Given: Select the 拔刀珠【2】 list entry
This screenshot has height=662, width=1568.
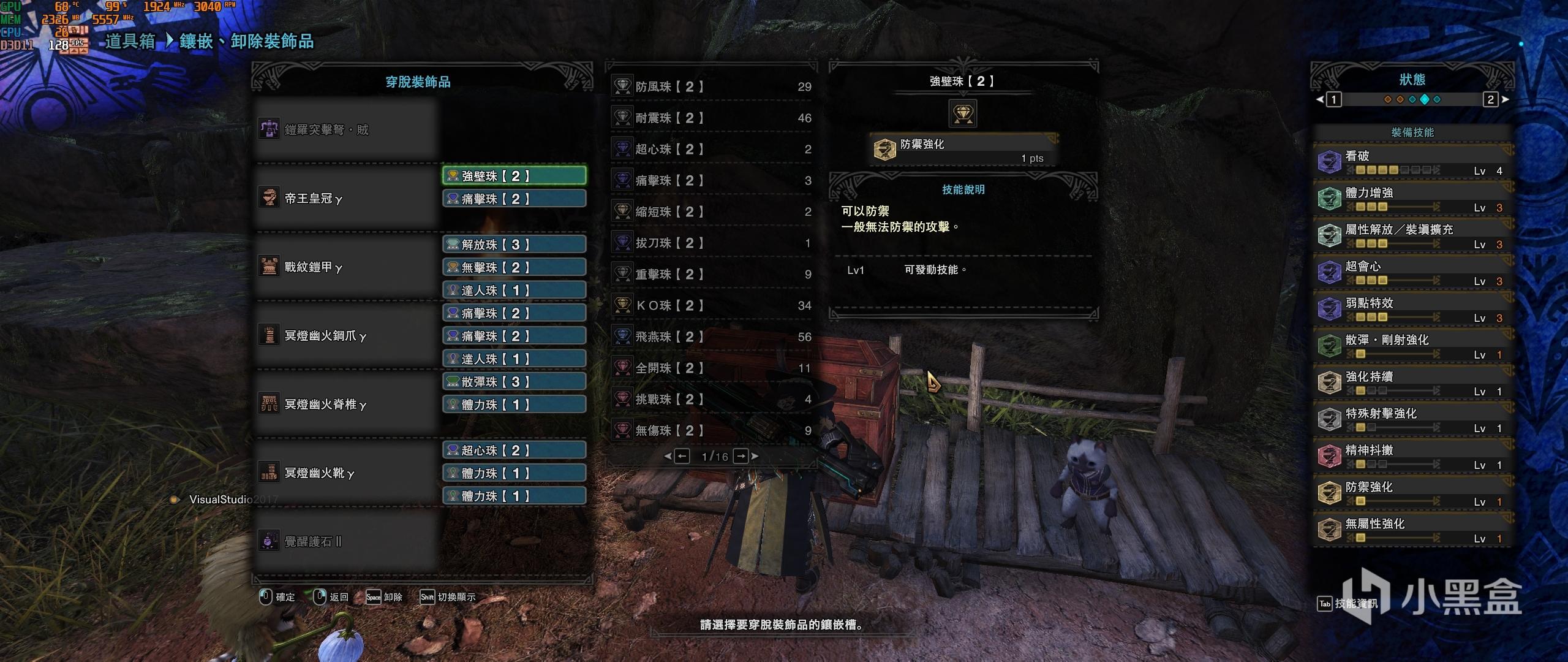Looking at the screenshot, I should (711, 243).
